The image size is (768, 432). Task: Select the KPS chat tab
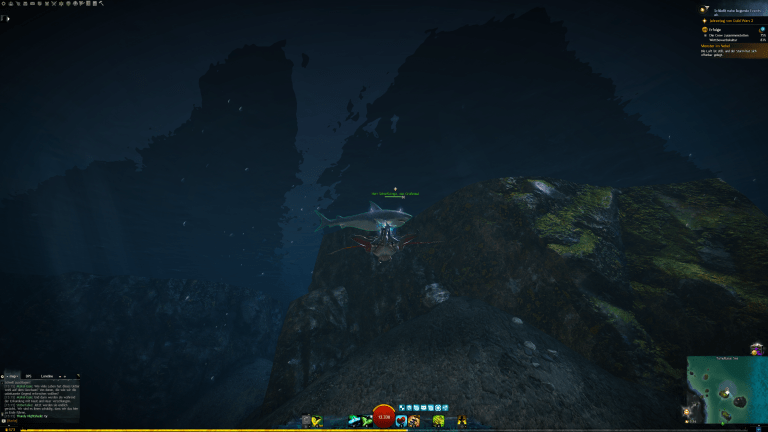tap(29, 376)
